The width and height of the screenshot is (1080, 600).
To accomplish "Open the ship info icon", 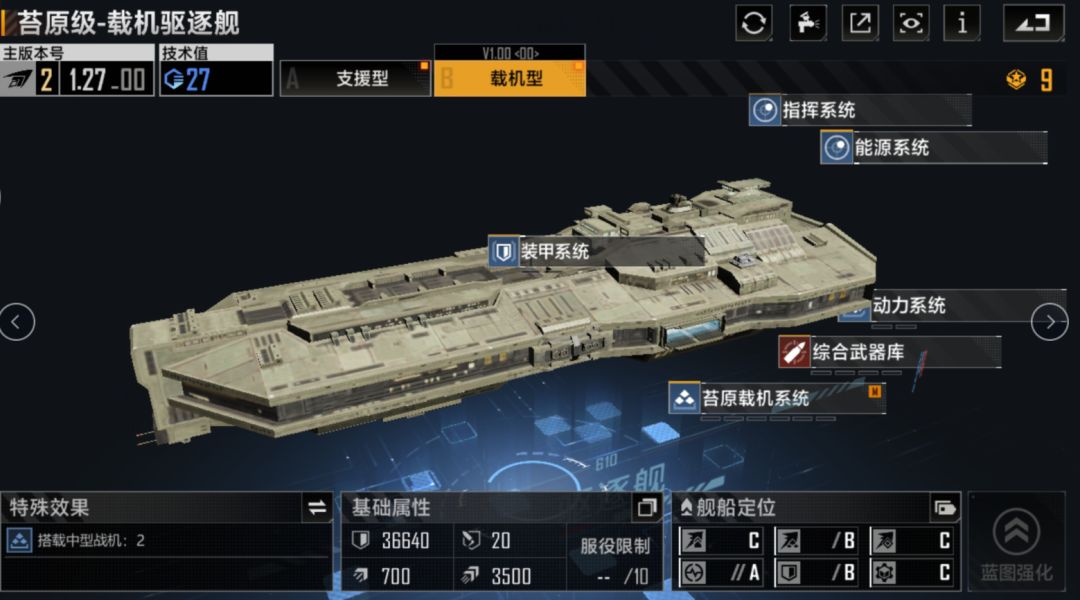I will pos(962,22).
